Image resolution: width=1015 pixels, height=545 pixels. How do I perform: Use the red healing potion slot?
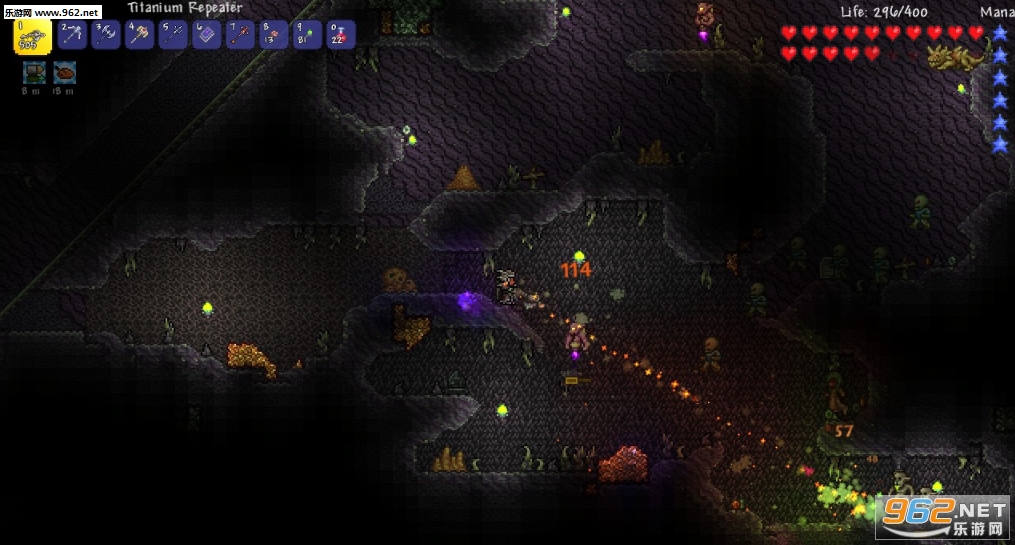click(x=341, y=35)
